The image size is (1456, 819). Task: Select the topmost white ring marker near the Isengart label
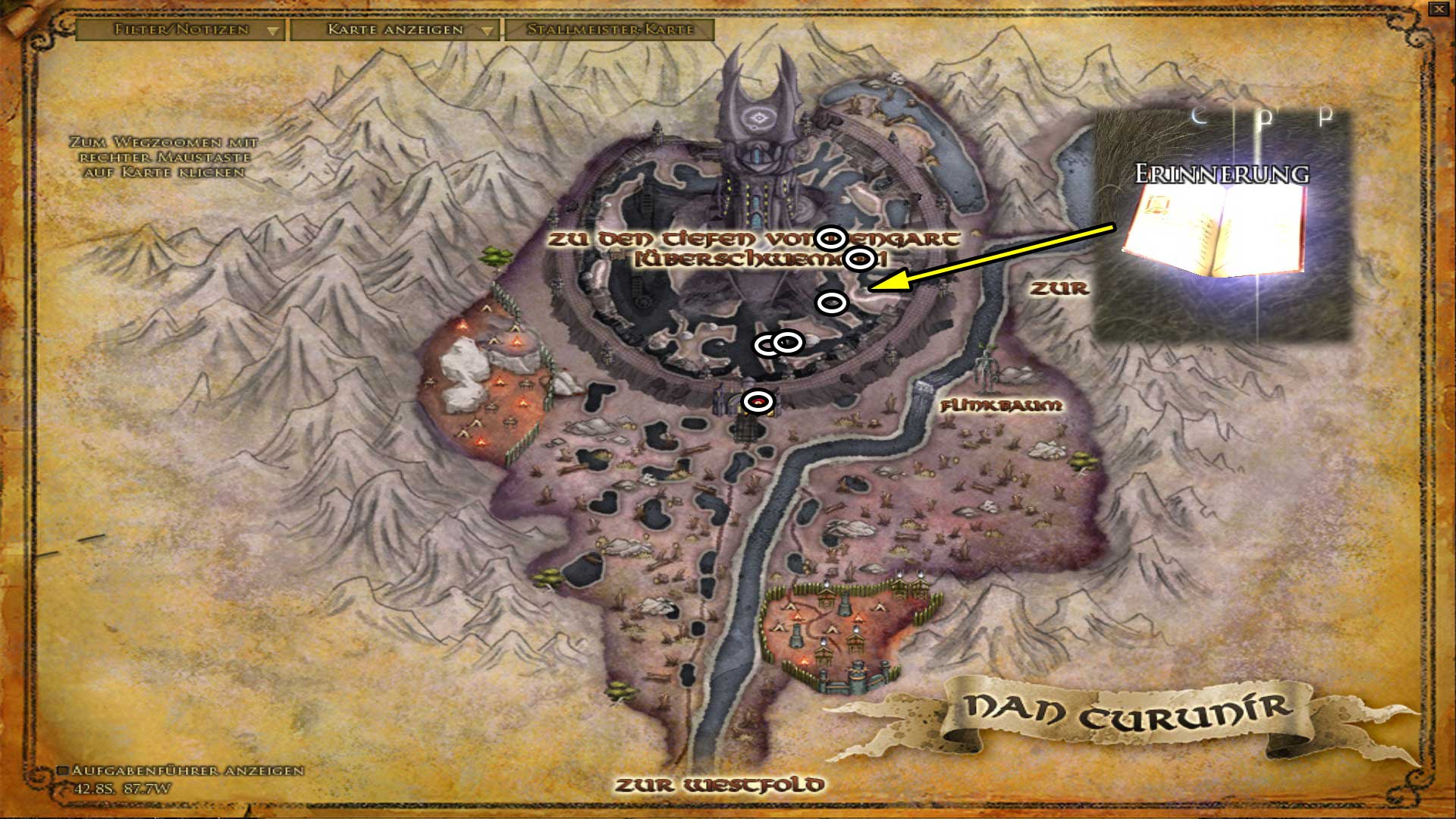click(832, 237)
